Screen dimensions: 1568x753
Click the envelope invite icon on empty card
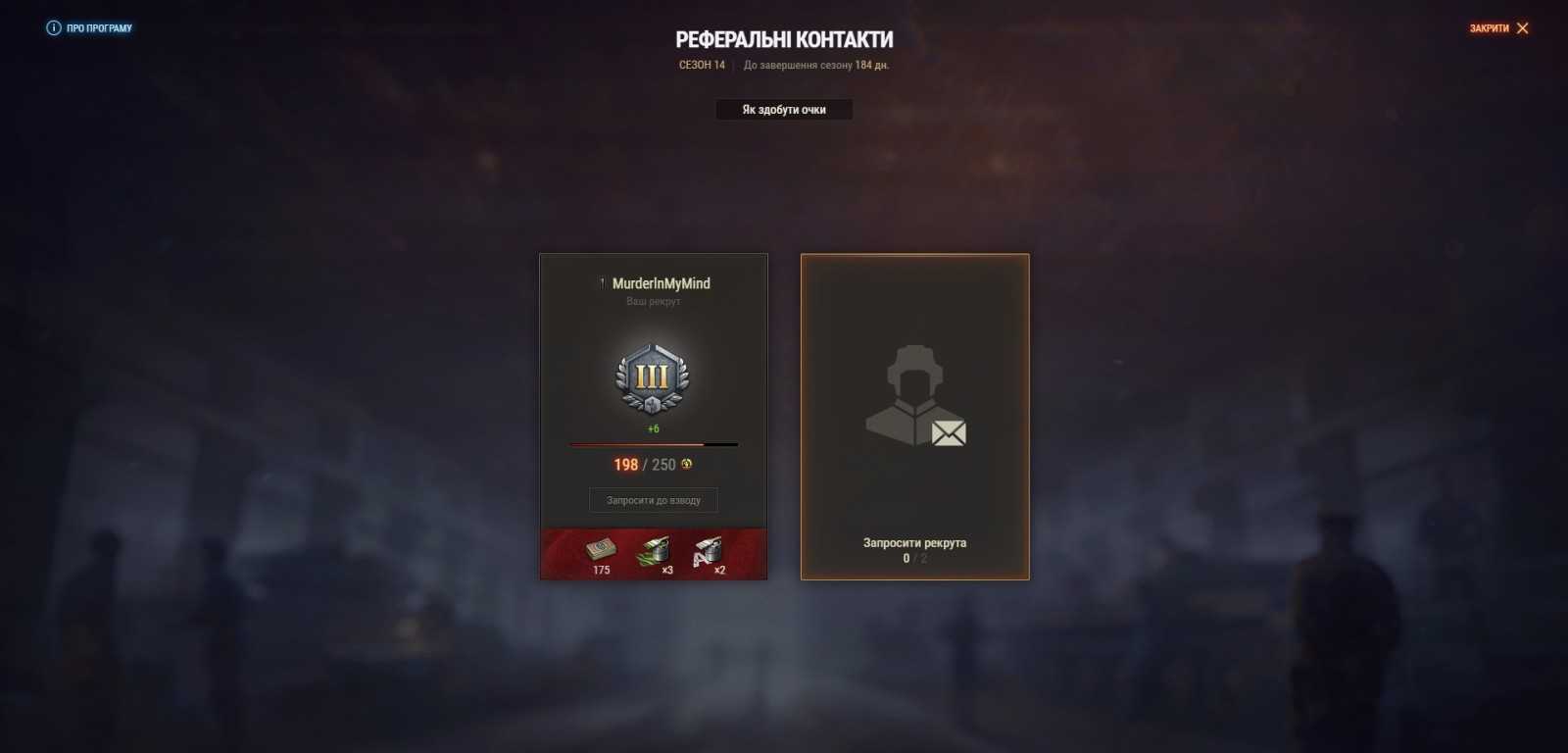point(946,433)
